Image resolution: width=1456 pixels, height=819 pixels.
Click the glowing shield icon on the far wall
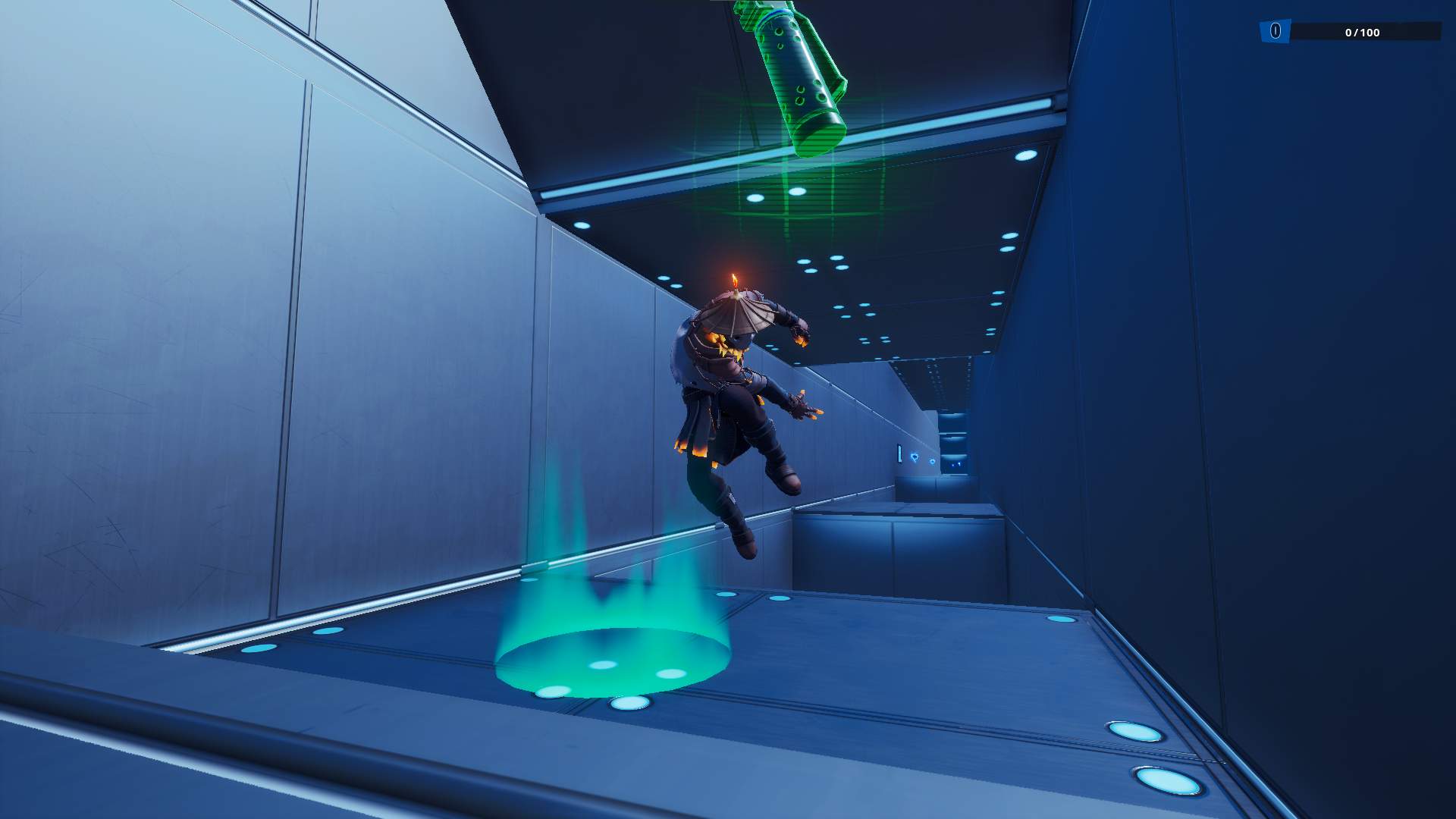pos(915,457)
